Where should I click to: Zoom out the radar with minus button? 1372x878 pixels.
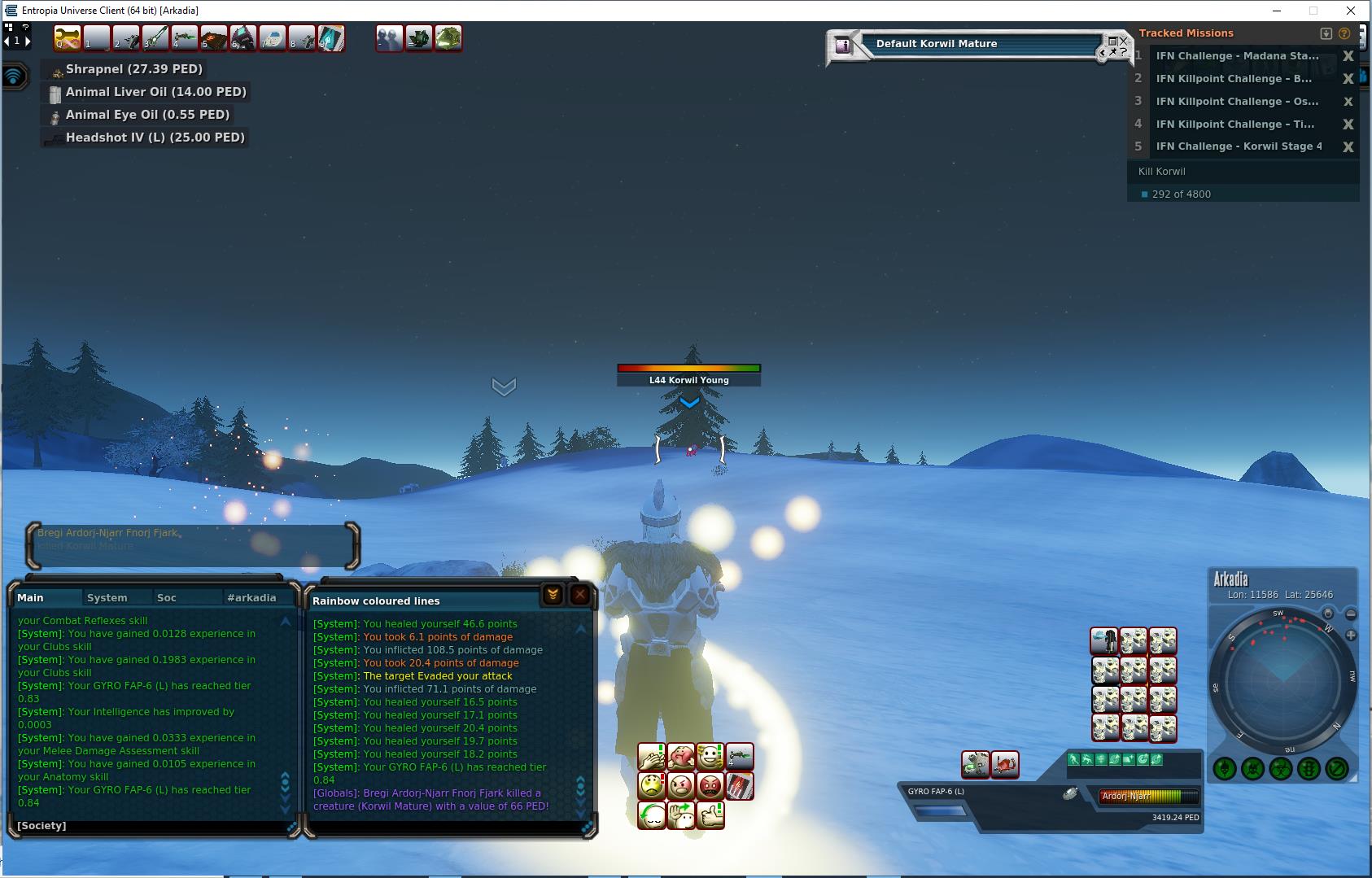(x=1351, y=614)
